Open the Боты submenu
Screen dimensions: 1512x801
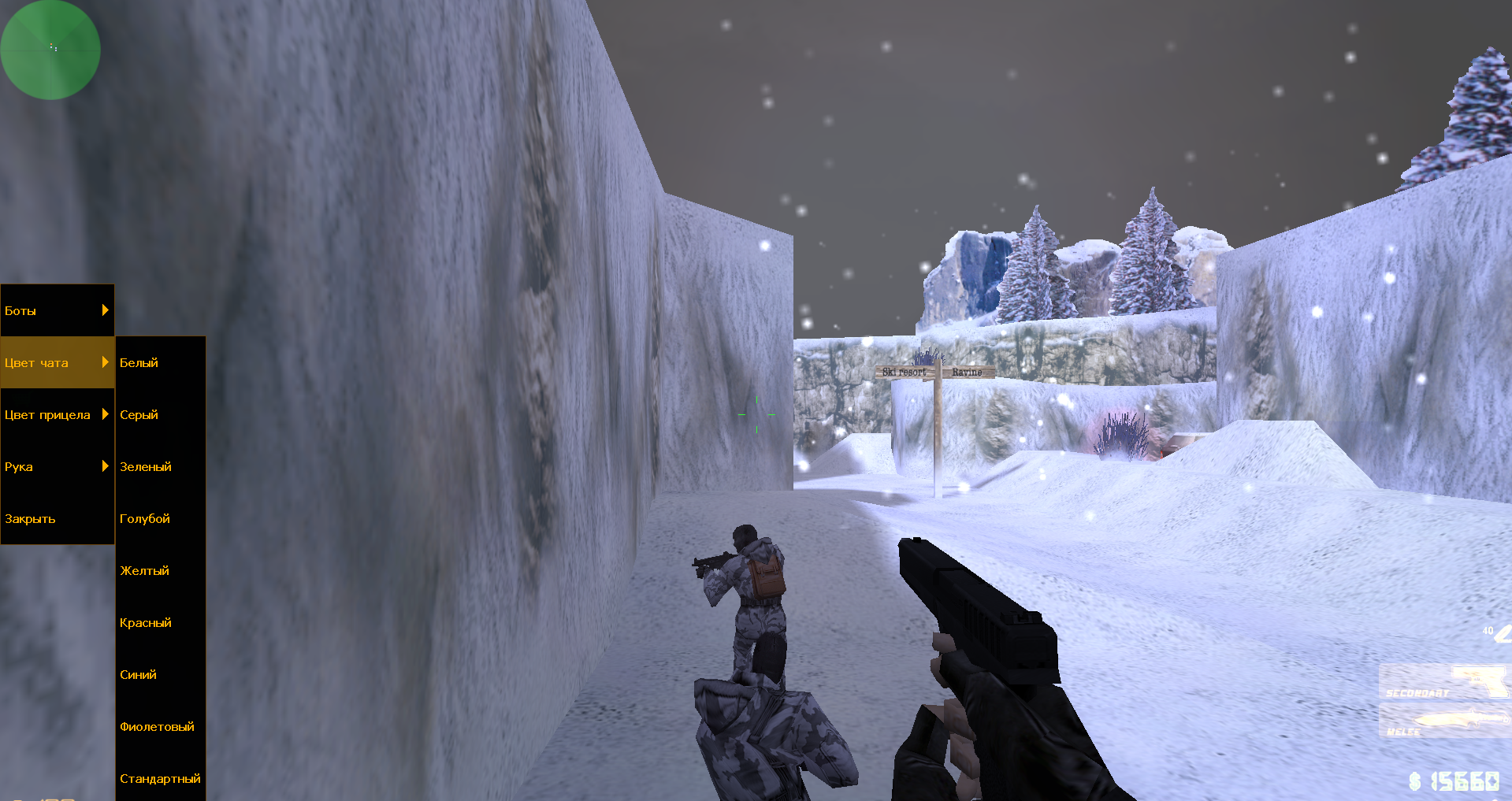(x=57, y=310)
